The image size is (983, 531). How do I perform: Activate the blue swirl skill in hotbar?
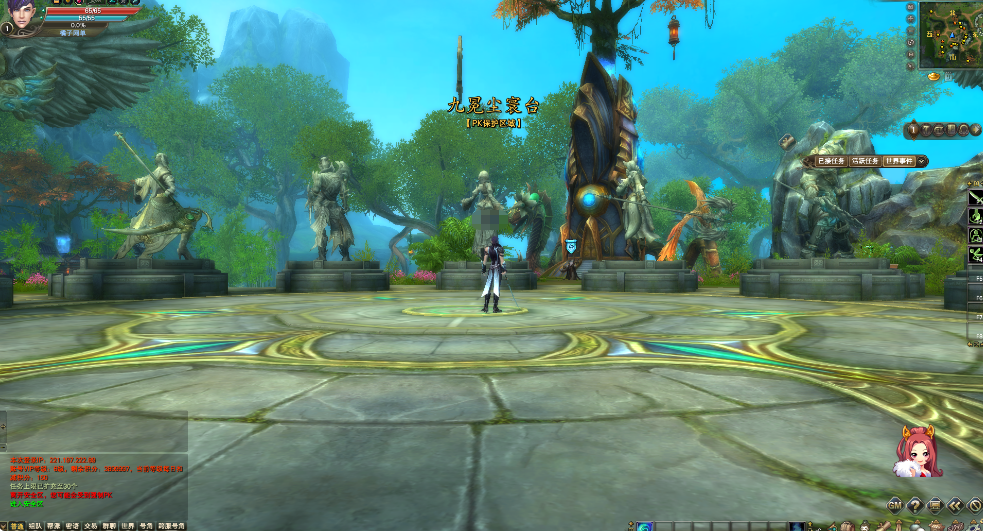coord(645,526)
